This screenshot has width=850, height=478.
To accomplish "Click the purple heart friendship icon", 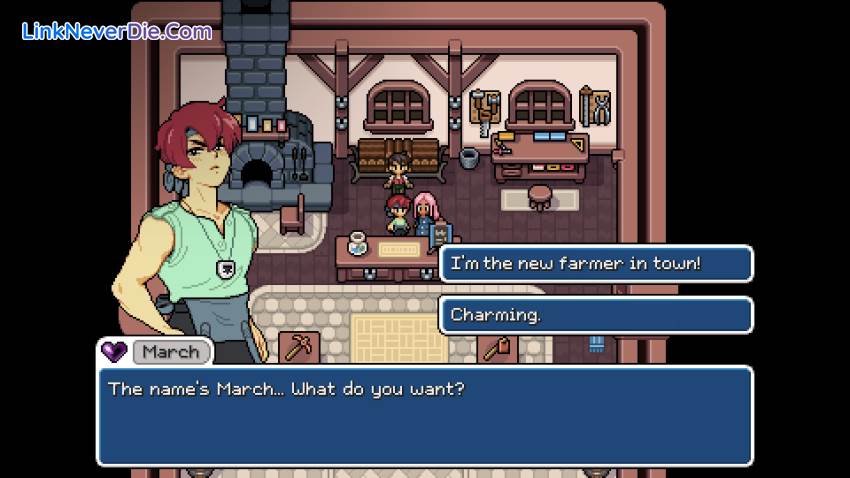I will tap(114, 352).
